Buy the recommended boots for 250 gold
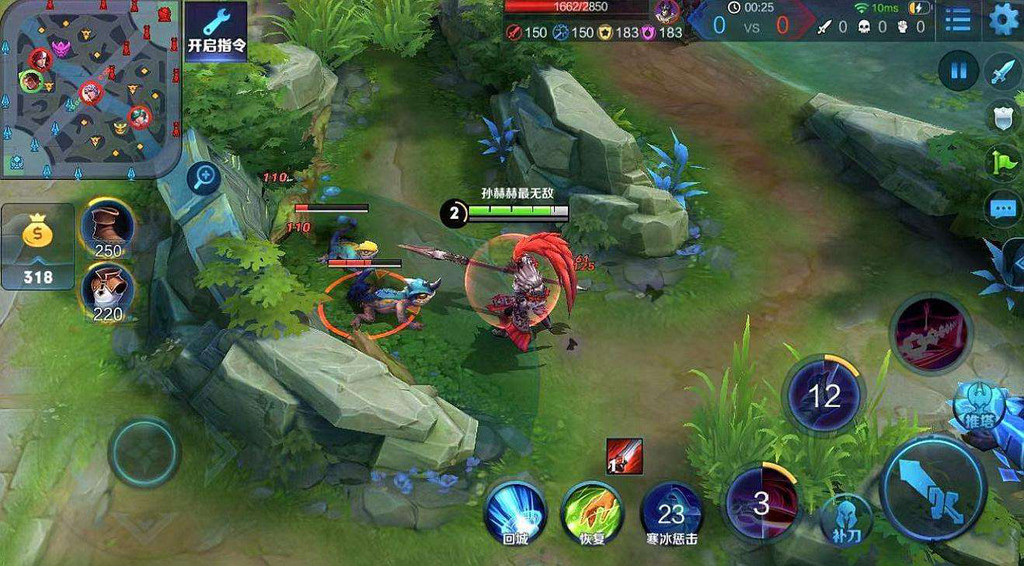This screenshot has height=566, width=1024. [107, 229]
